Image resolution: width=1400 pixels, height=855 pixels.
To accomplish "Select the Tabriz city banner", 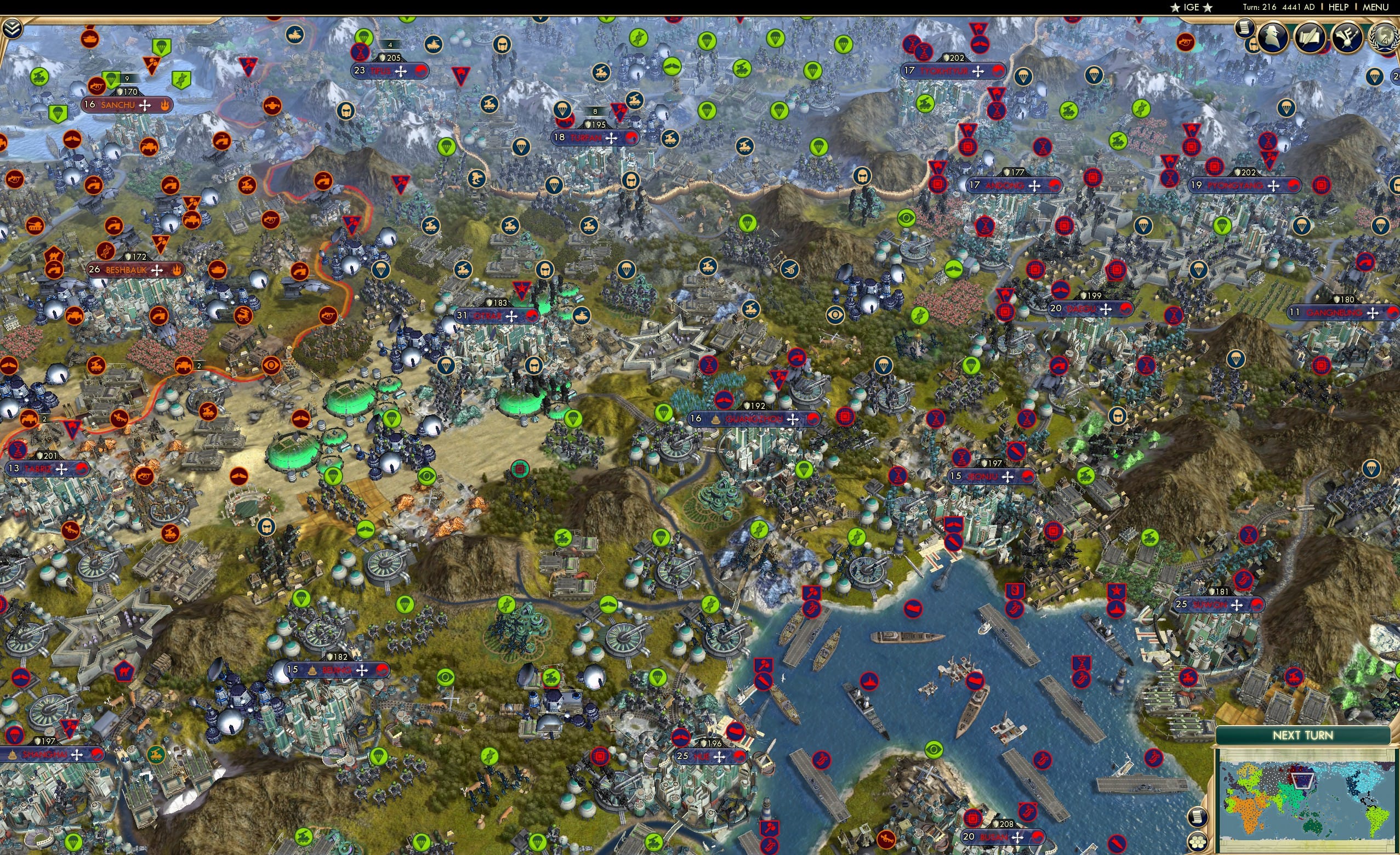I will pos(48,469).
